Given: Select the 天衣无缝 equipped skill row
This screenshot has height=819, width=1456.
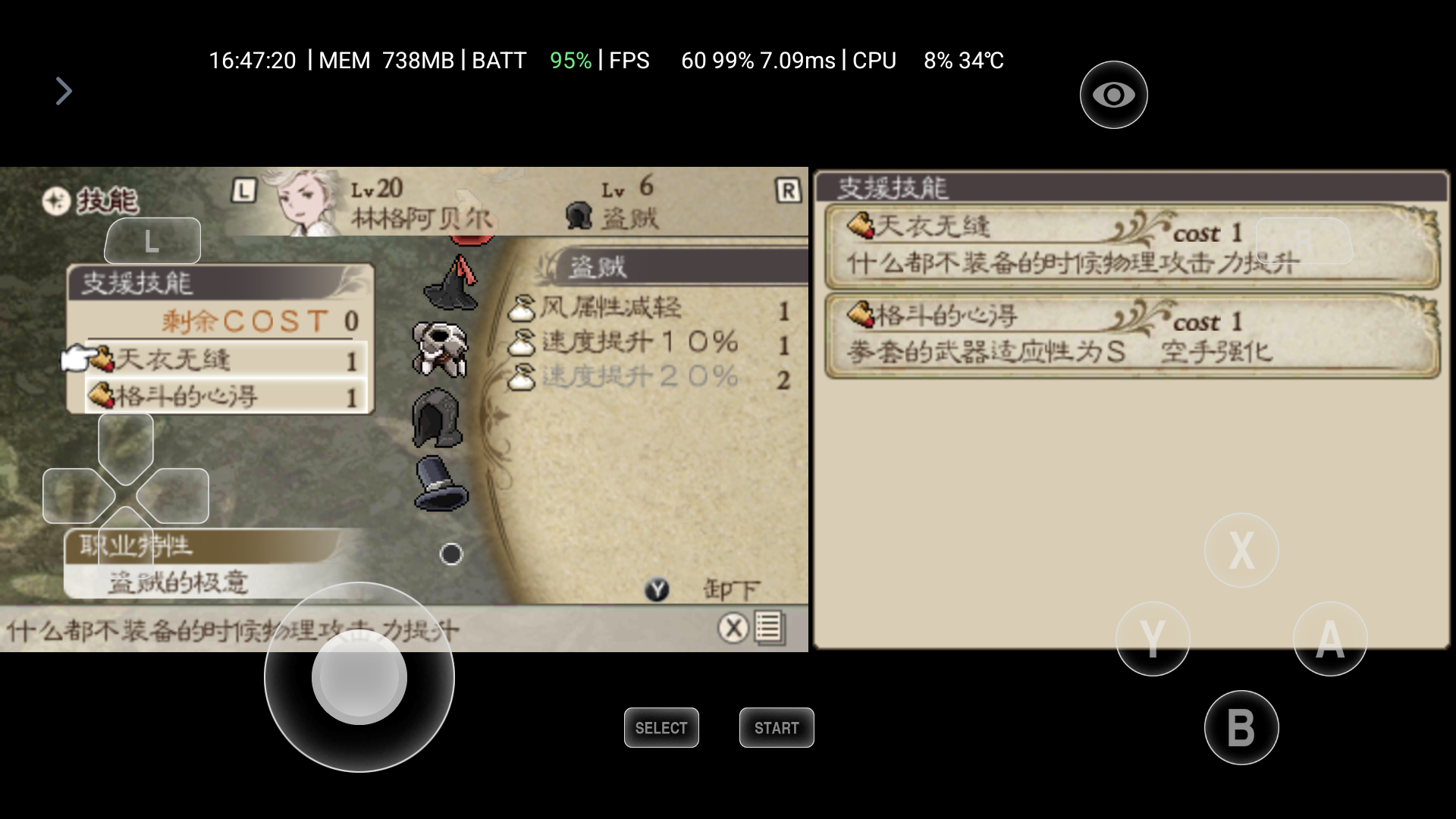Looking at the screenshot, I should [x=226, y=359].
